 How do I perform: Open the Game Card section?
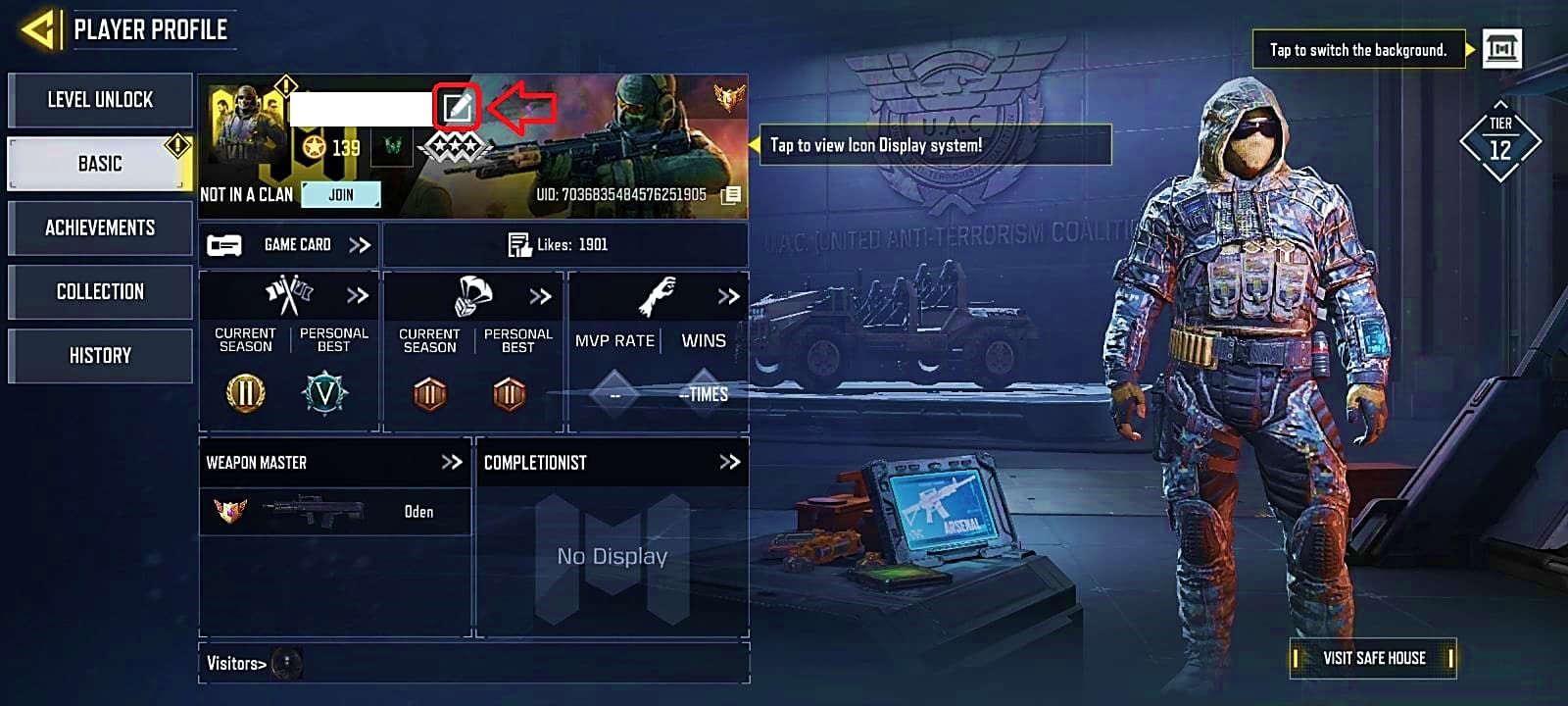tap(290, 245)
